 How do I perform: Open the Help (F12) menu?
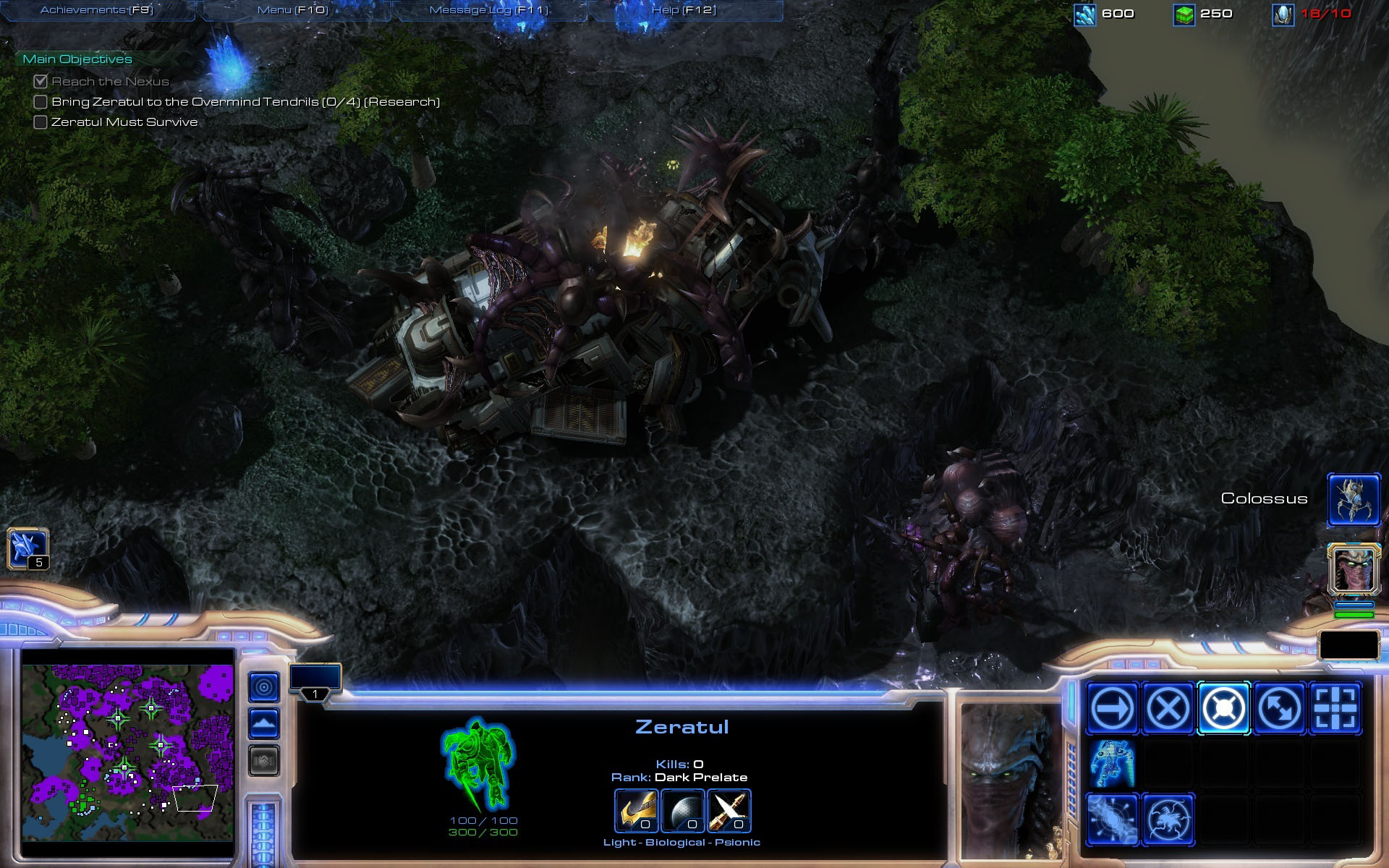tap(684, 10)
